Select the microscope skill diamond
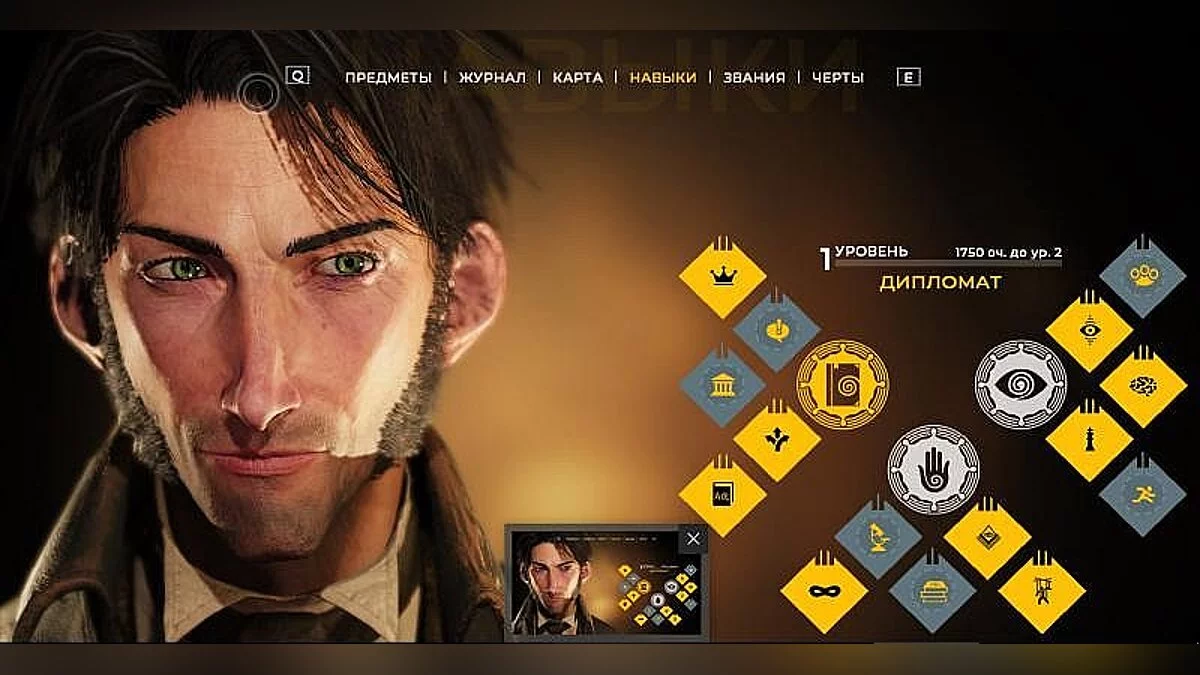 coord(878,537)
